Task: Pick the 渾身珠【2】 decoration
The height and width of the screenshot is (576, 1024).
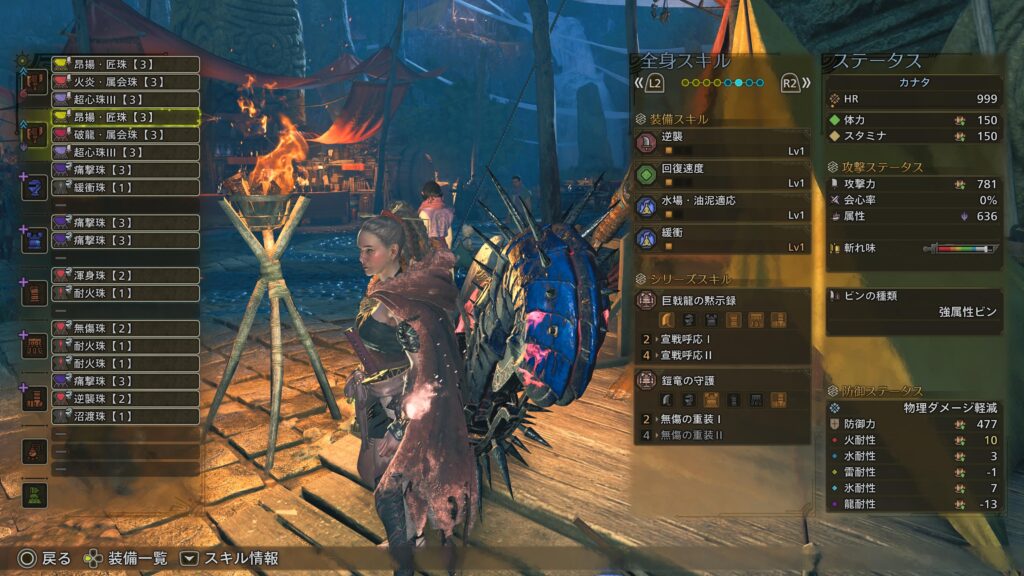Action: point(125,275)
